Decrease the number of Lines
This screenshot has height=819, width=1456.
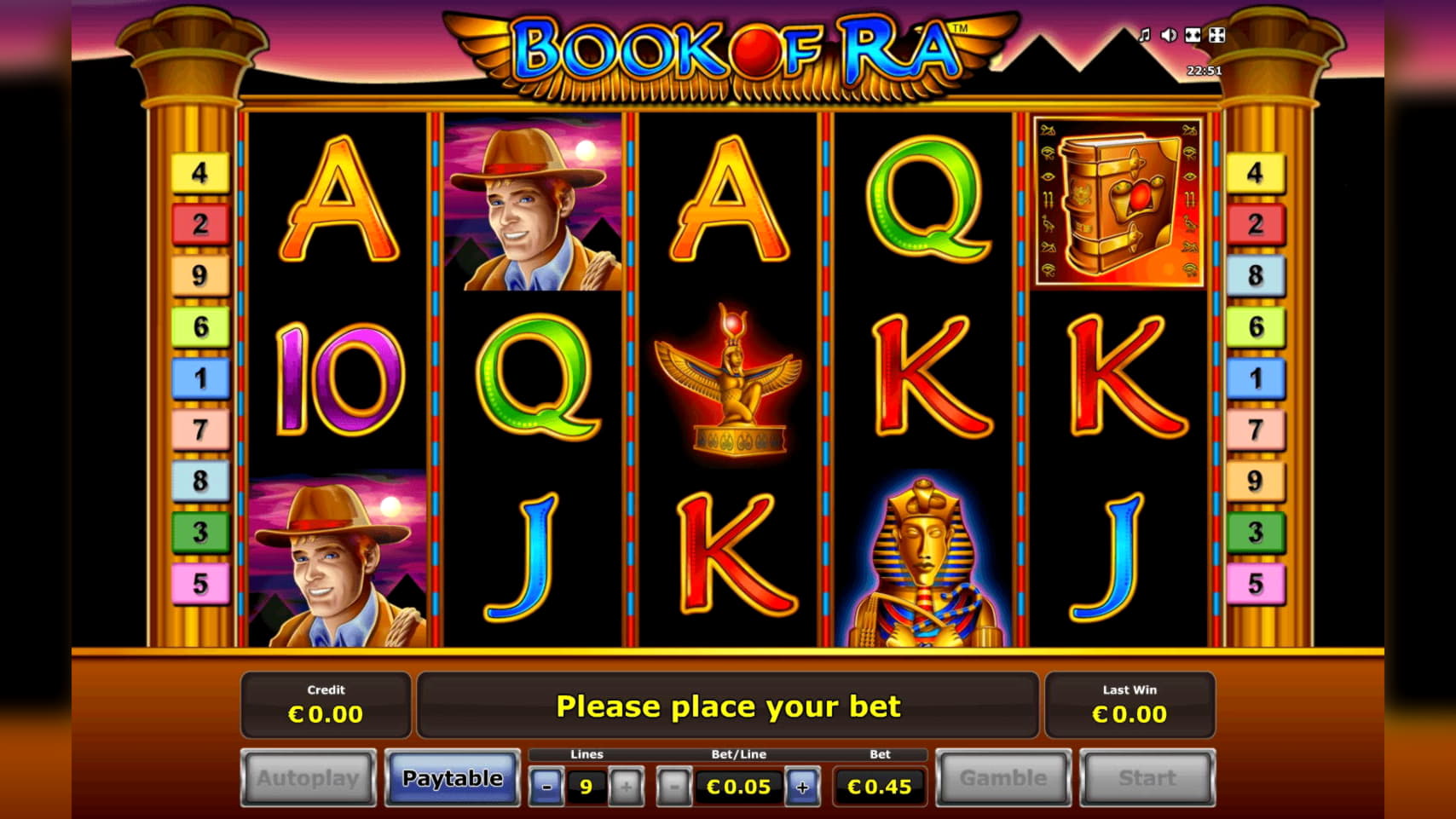tap(546, 787)
